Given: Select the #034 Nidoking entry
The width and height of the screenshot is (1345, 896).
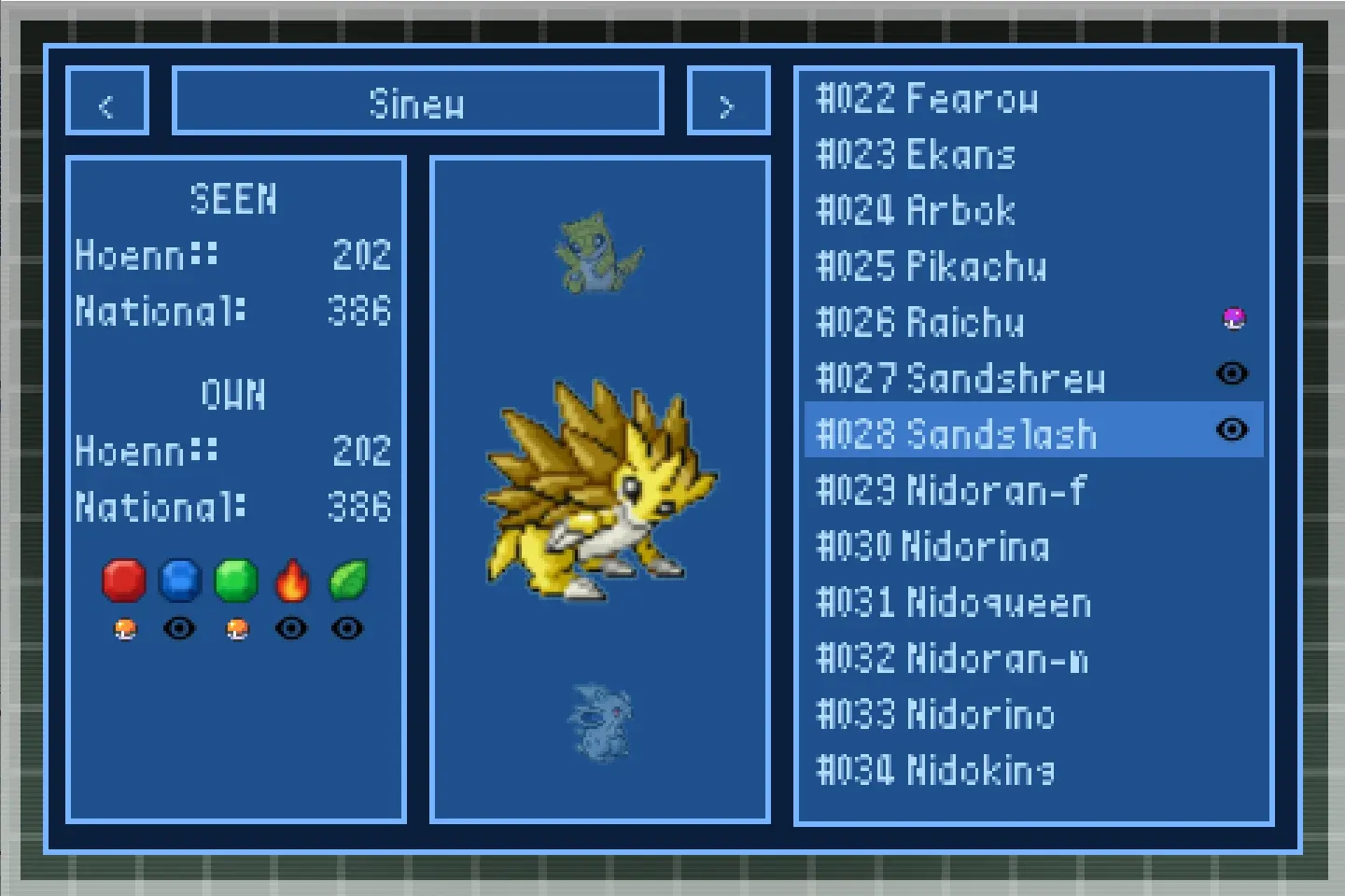Looking at the screenshot, I should (935, 772).
